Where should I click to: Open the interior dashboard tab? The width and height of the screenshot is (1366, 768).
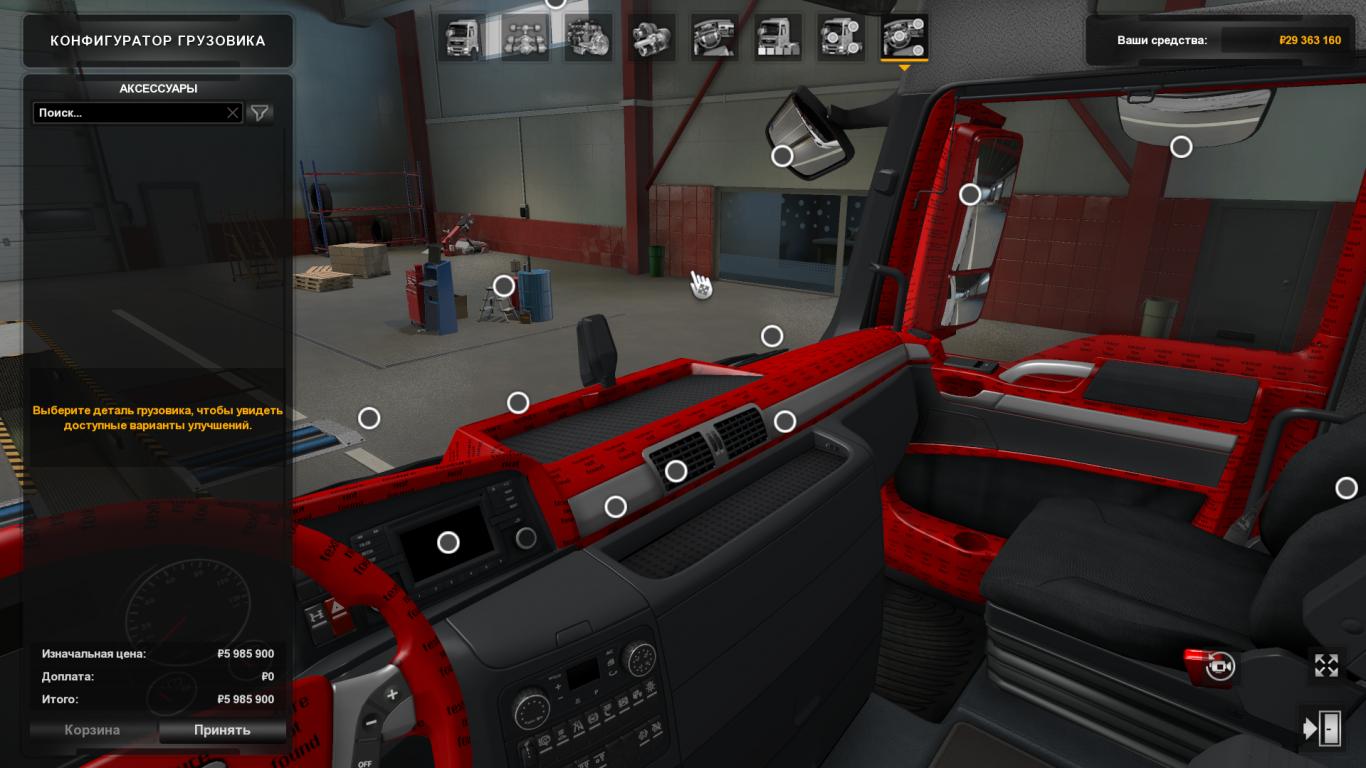pos(714,38)
